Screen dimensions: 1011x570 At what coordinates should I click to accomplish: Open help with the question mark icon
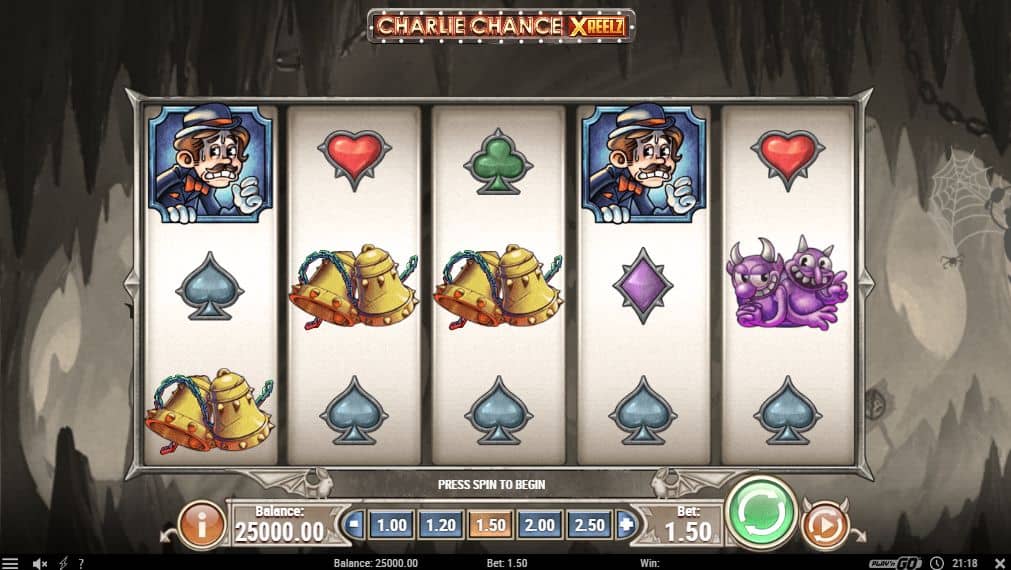(x=80, y=563)
